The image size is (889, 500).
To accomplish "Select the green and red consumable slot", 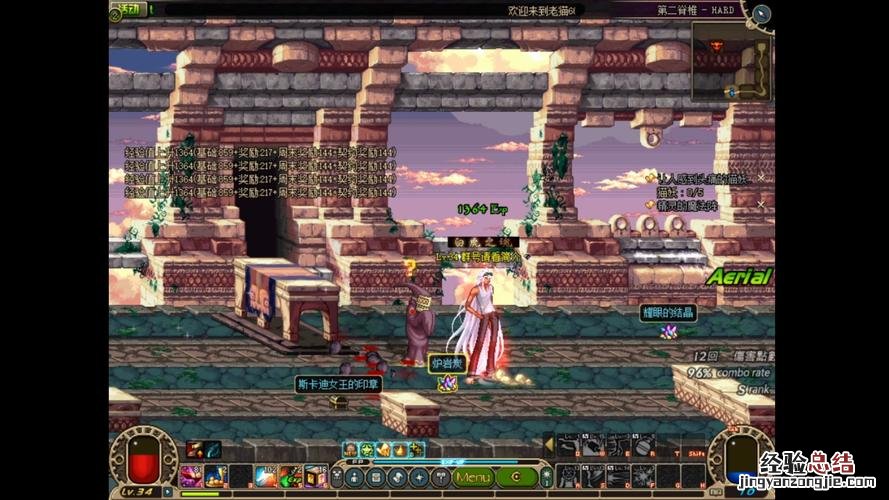I will 291,476.
